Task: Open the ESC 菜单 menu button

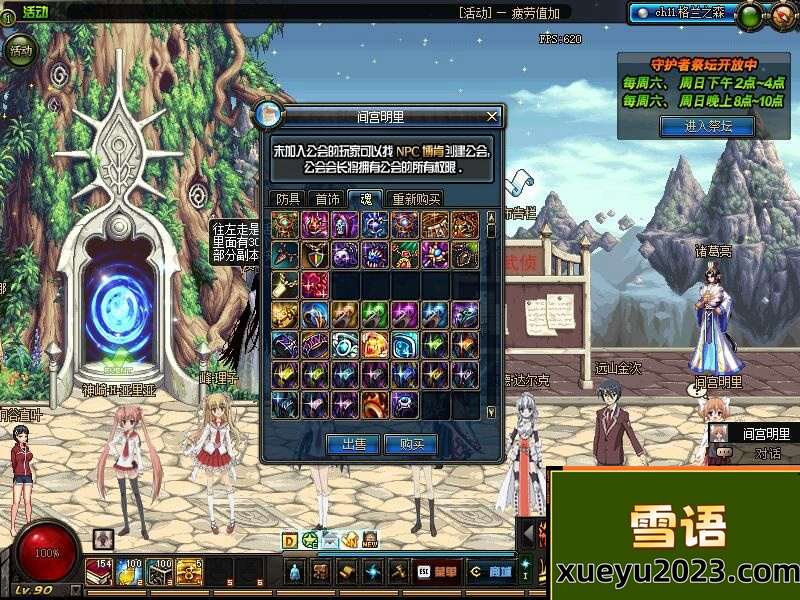Action: pyautogui.click(x=437, y=572)
